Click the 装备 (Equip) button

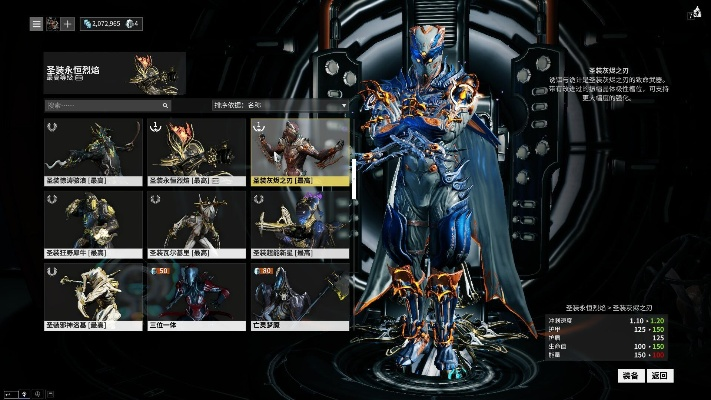[x=630, y=376]
